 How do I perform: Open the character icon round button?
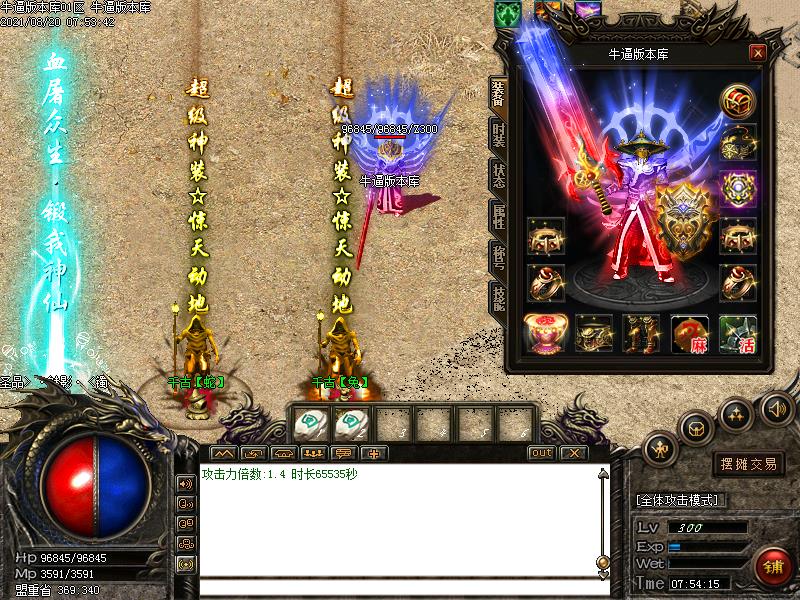point(660,450)
